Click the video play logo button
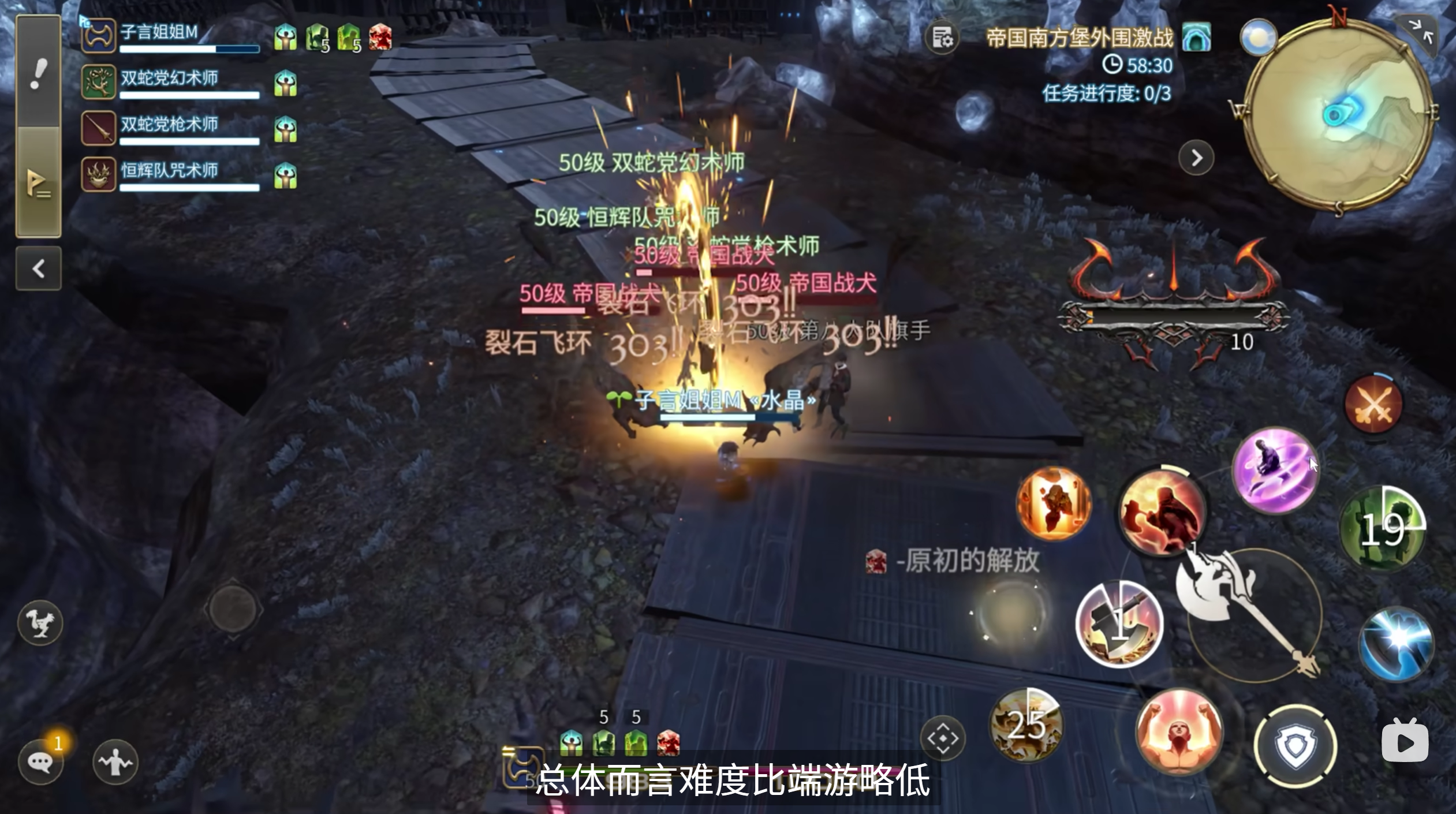 click(1405, 742)
